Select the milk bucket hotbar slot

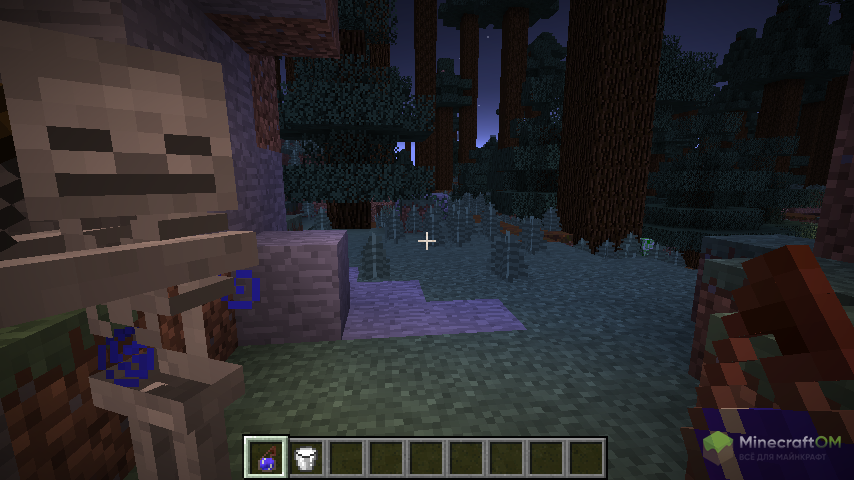pos(306,458)
